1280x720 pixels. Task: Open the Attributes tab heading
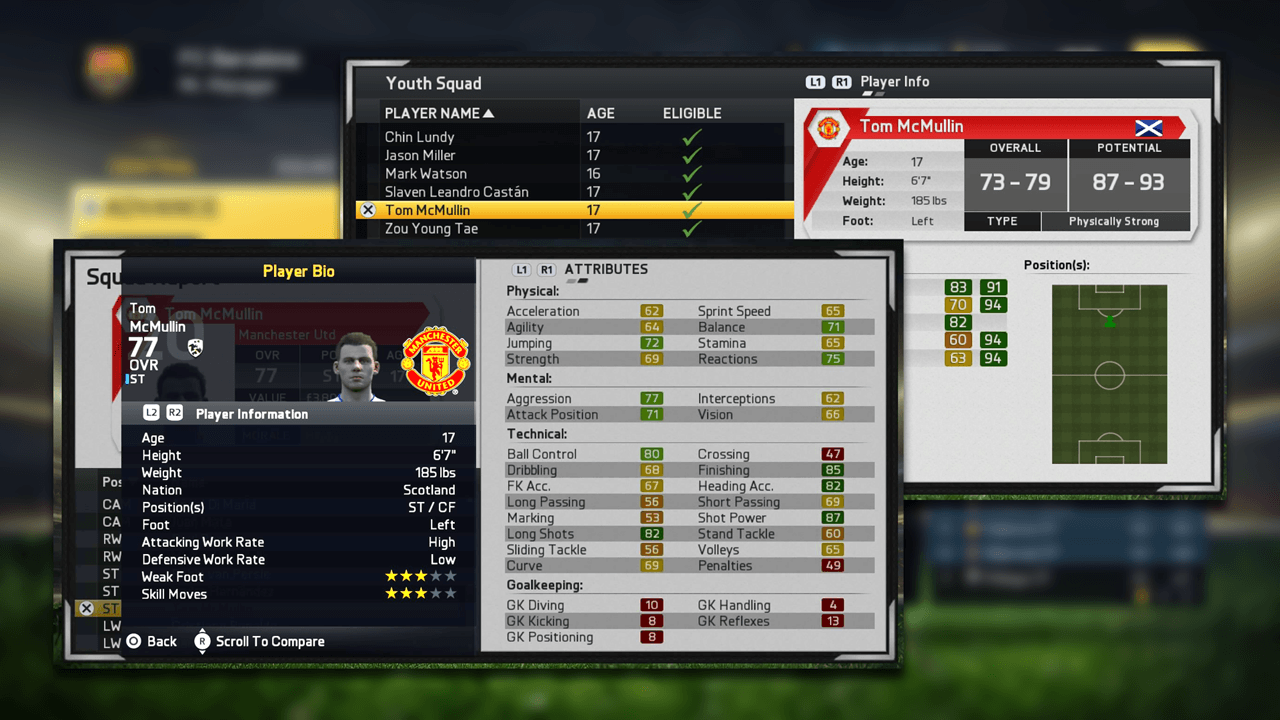(606, 269)
